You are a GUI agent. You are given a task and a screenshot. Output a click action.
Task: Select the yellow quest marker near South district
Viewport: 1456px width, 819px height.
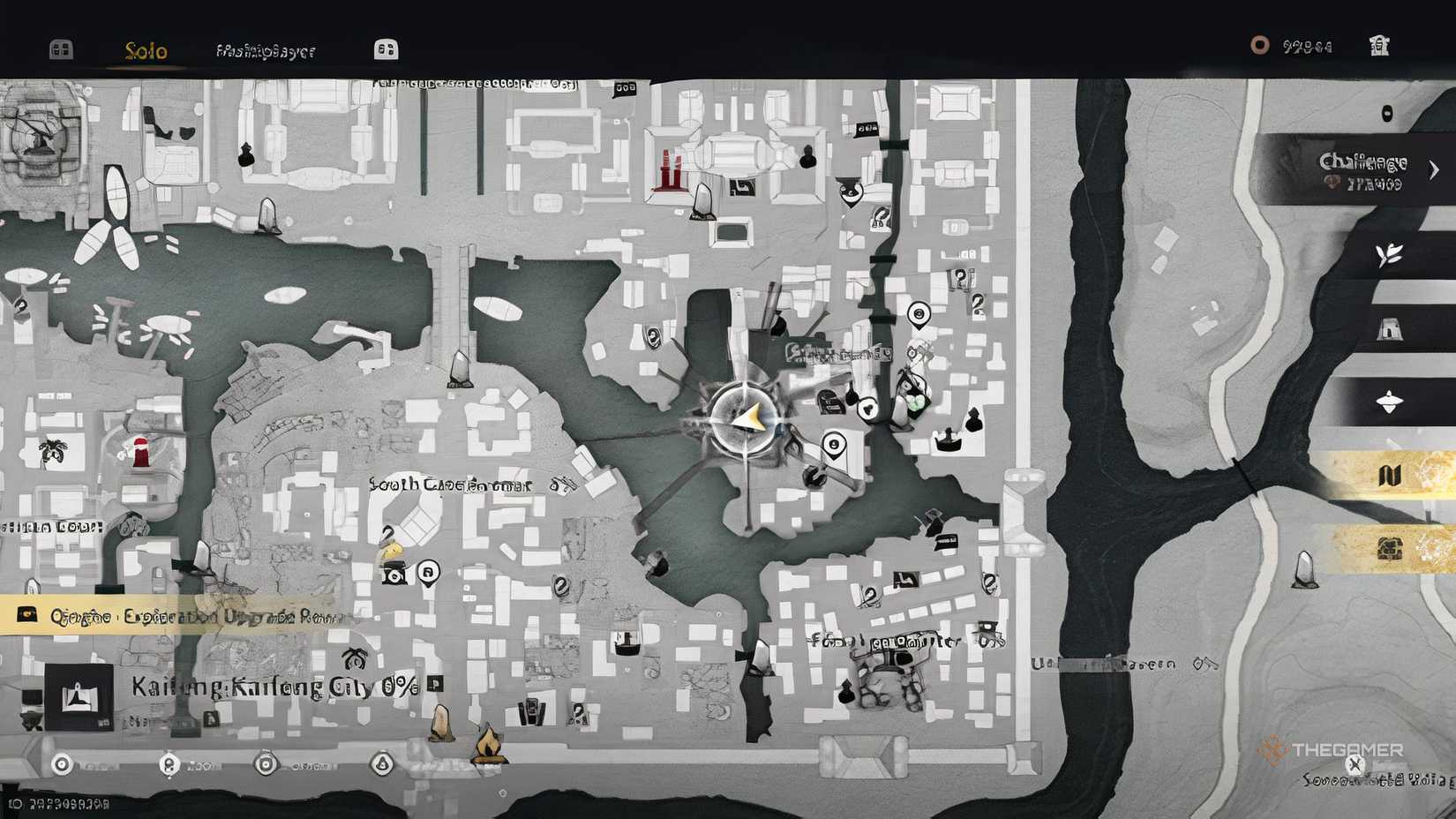point(392,550)
